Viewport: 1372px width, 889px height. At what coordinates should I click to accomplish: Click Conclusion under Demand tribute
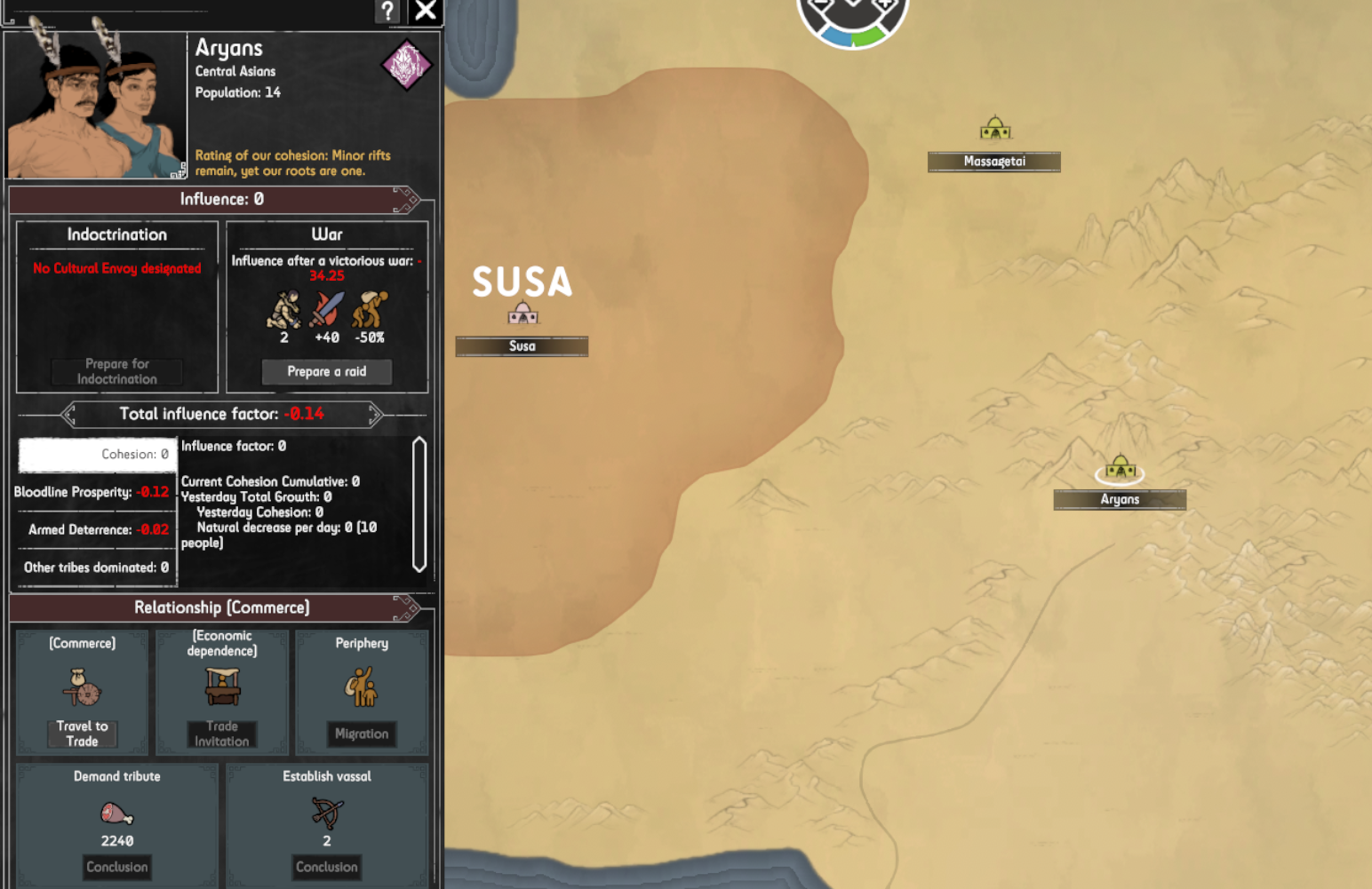[x=117, y=867]
